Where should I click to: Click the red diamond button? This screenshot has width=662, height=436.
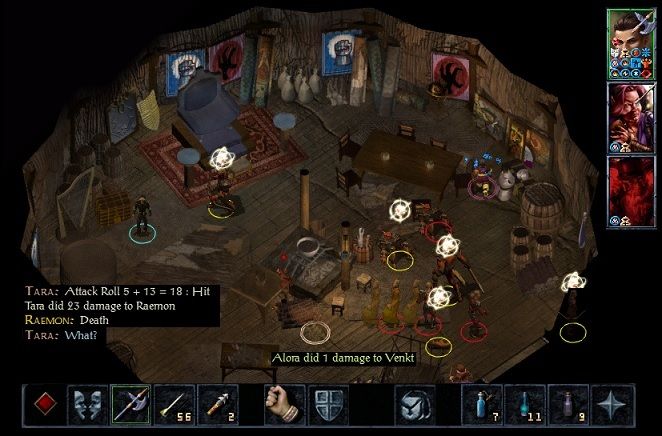(x=44, y=404)
